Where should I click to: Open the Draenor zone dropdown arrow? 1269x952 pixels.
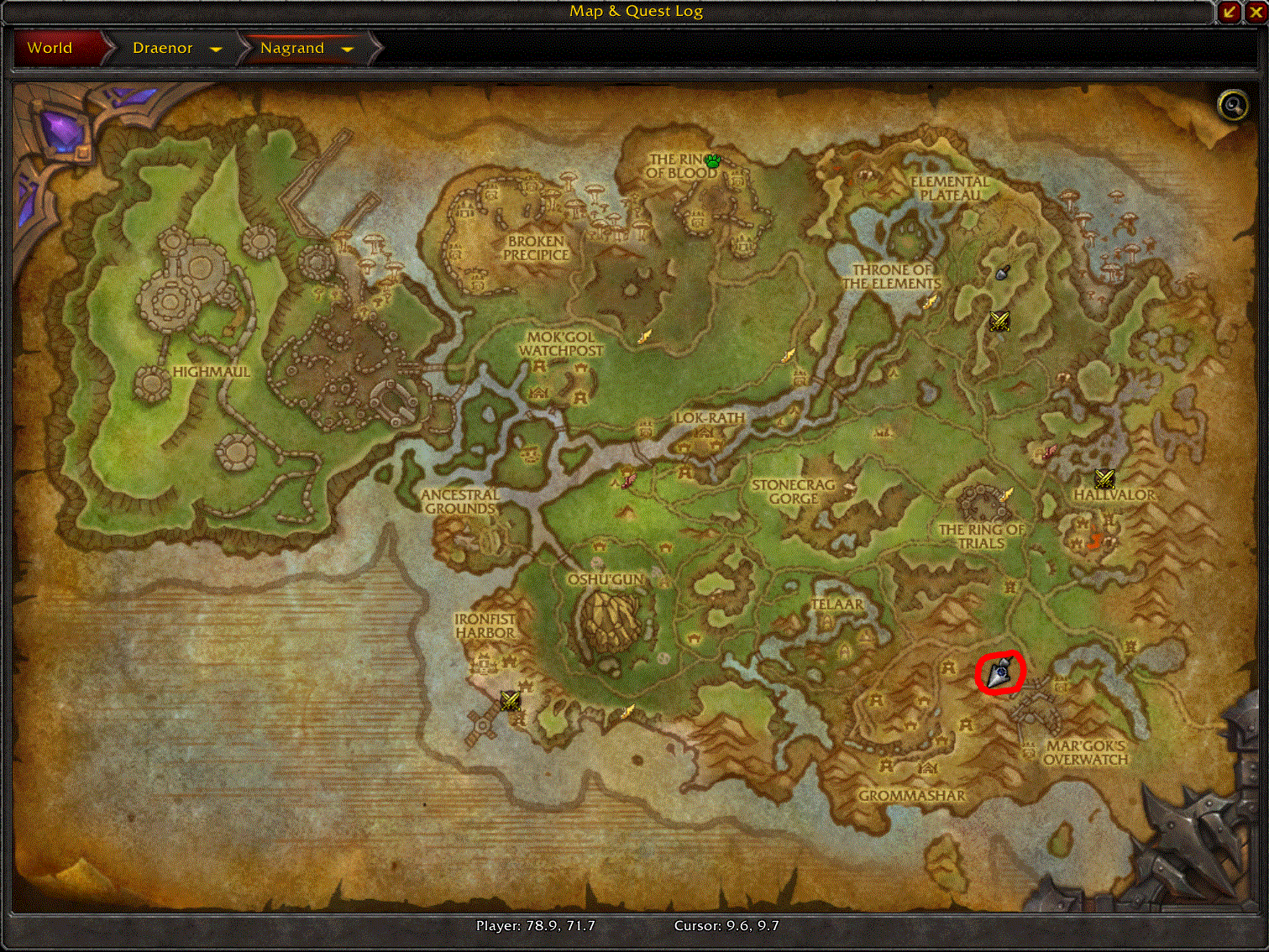coord(216,49)
